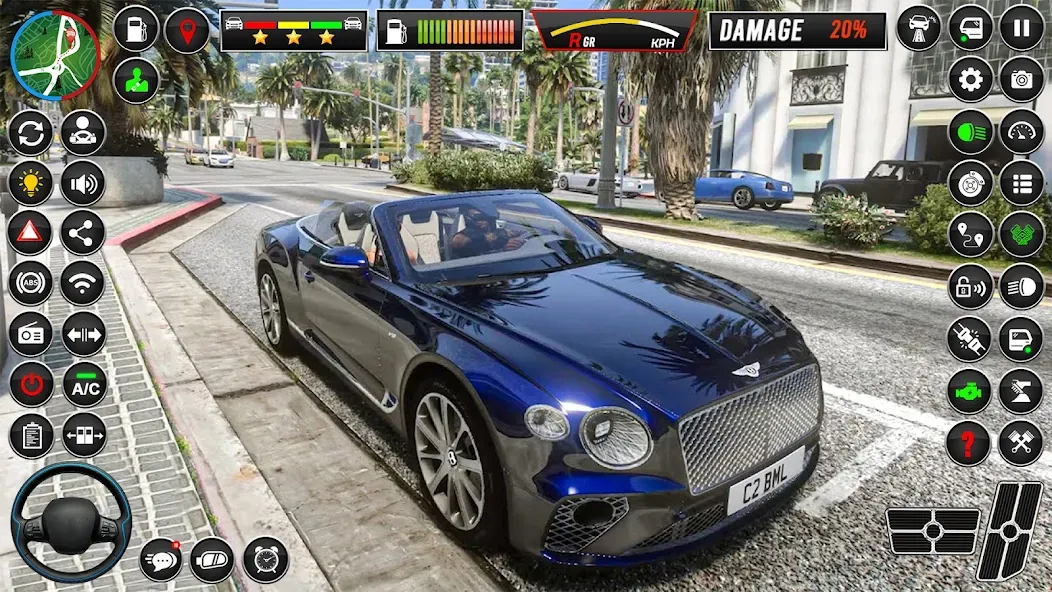1052x592 pixels.
Task: Open the gear settings button
Action: point(970,79)
